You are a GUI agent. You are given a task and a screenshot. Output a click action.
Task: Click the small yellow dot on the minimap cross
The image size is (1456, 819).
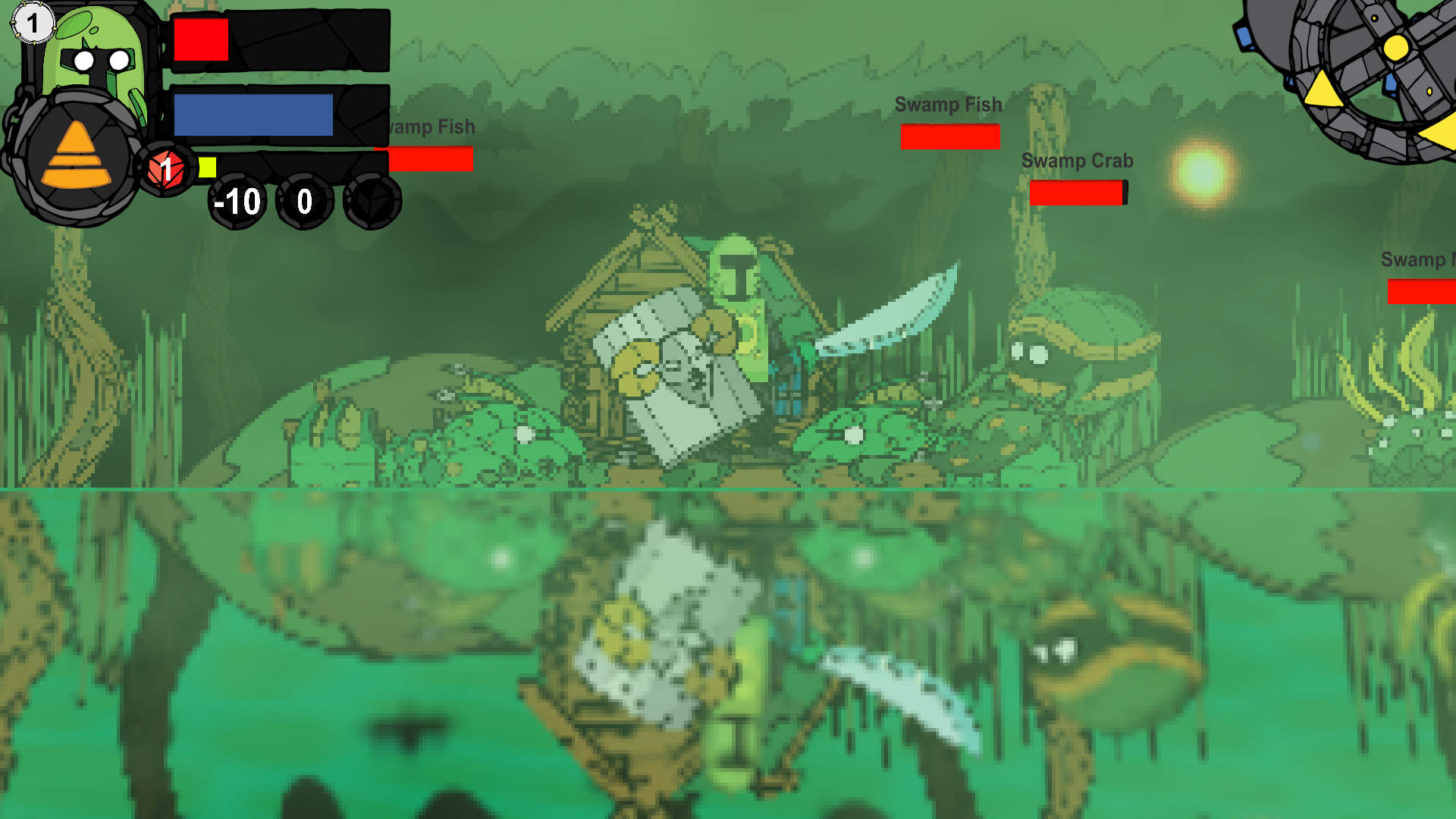1374,17
